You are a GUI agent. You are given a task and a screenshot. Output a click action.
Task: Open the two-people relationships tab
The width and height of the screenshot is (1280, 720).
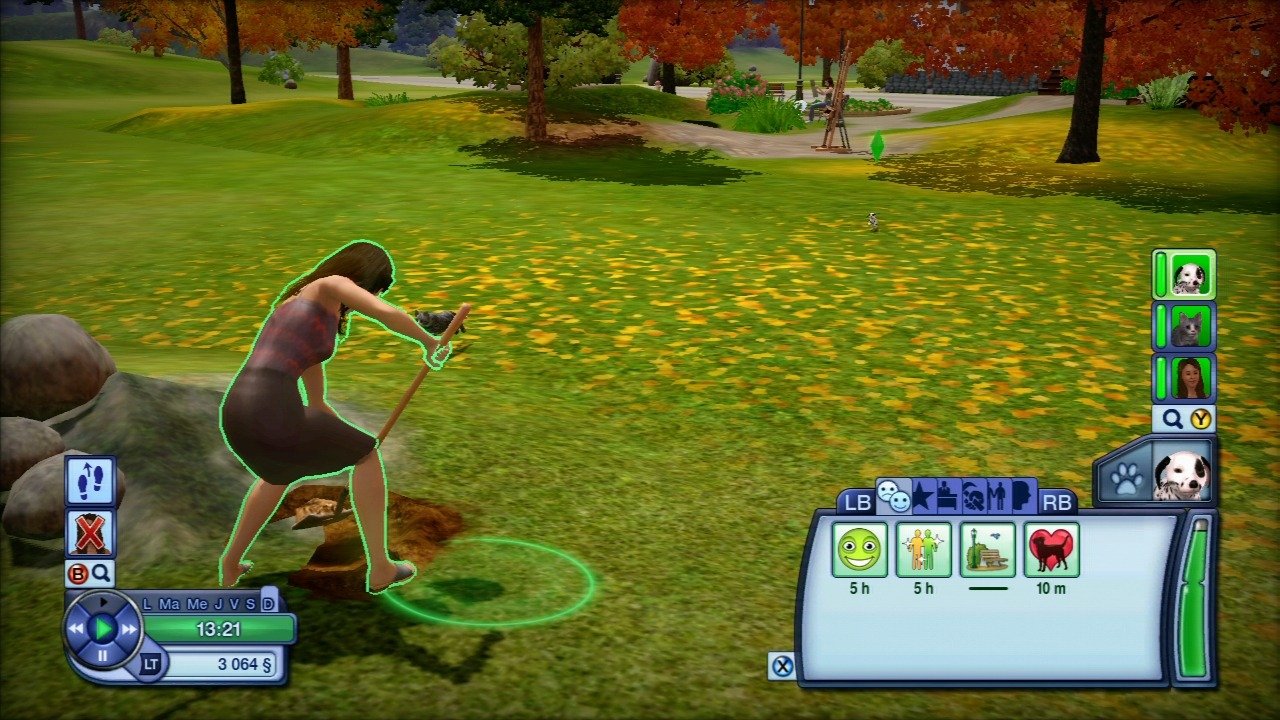pos(996,496)
